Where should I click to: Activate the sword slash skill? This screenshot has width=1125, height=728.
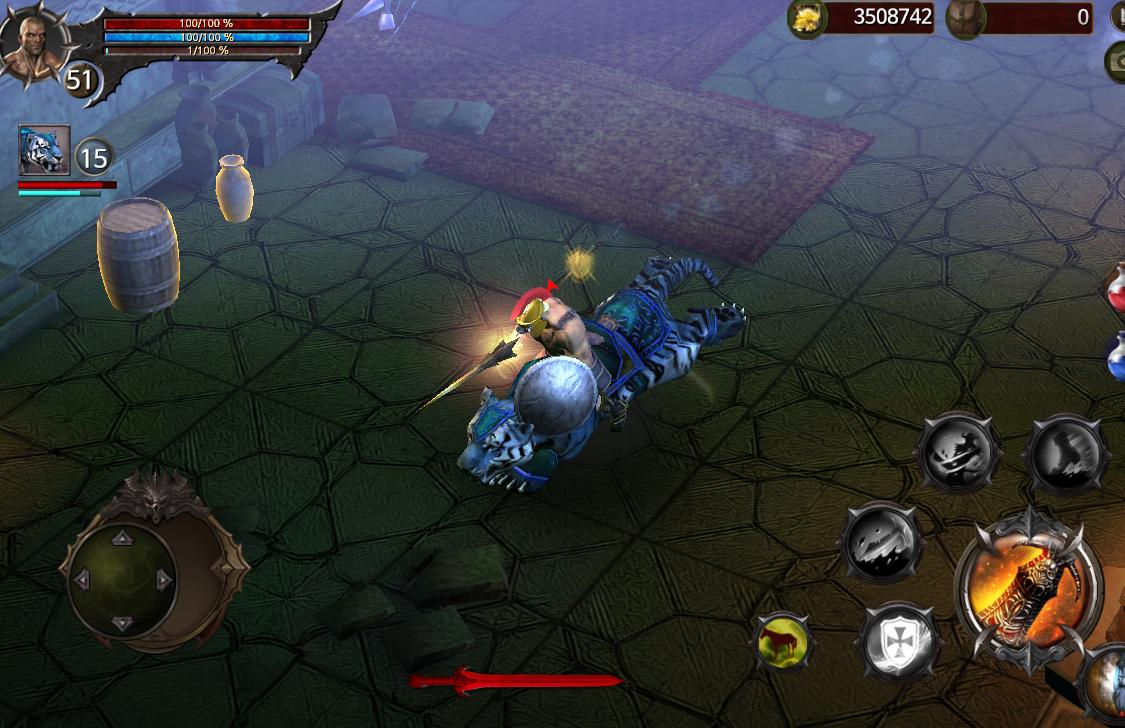pos(958,453)
